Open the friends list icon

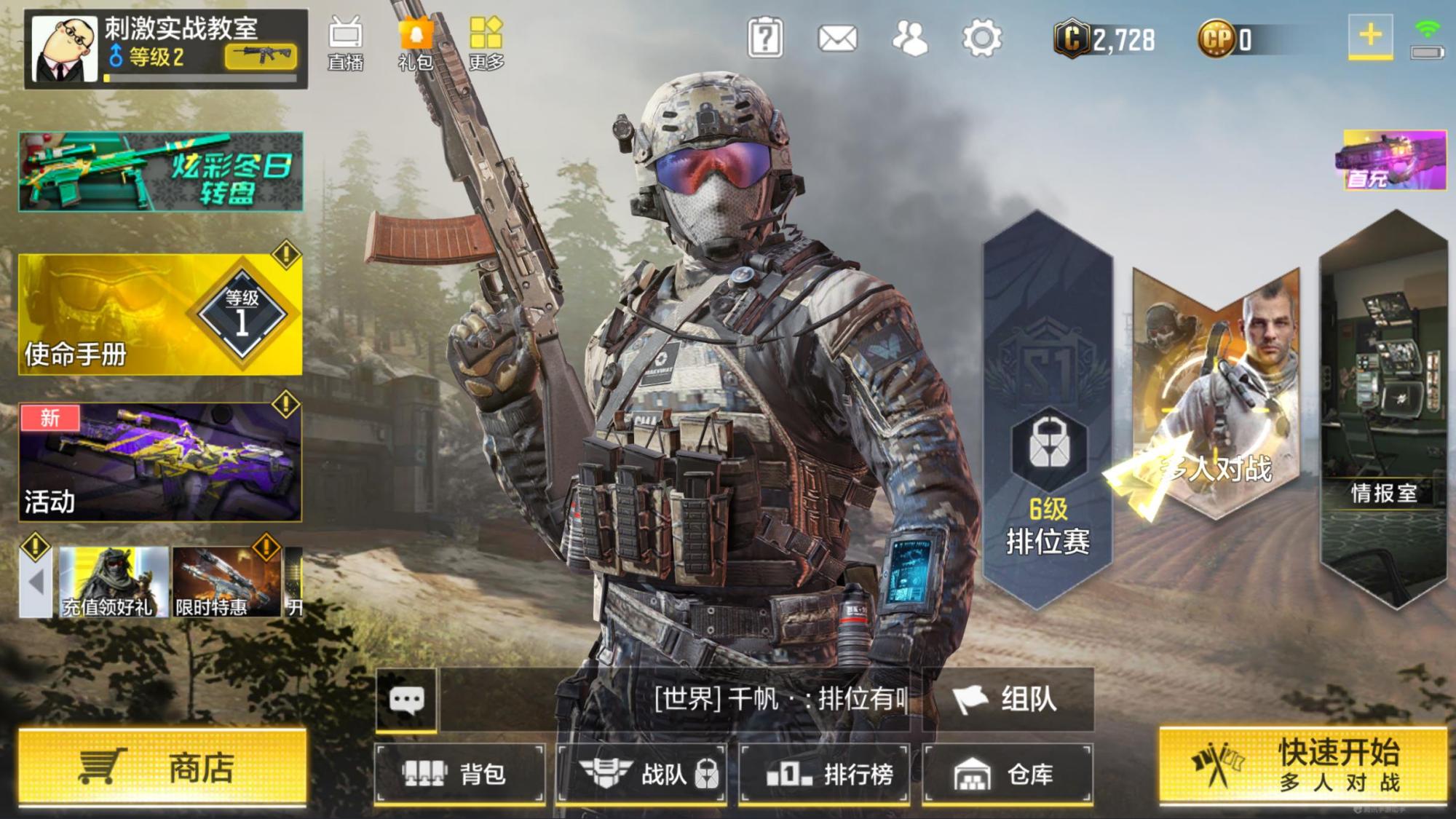910,38
